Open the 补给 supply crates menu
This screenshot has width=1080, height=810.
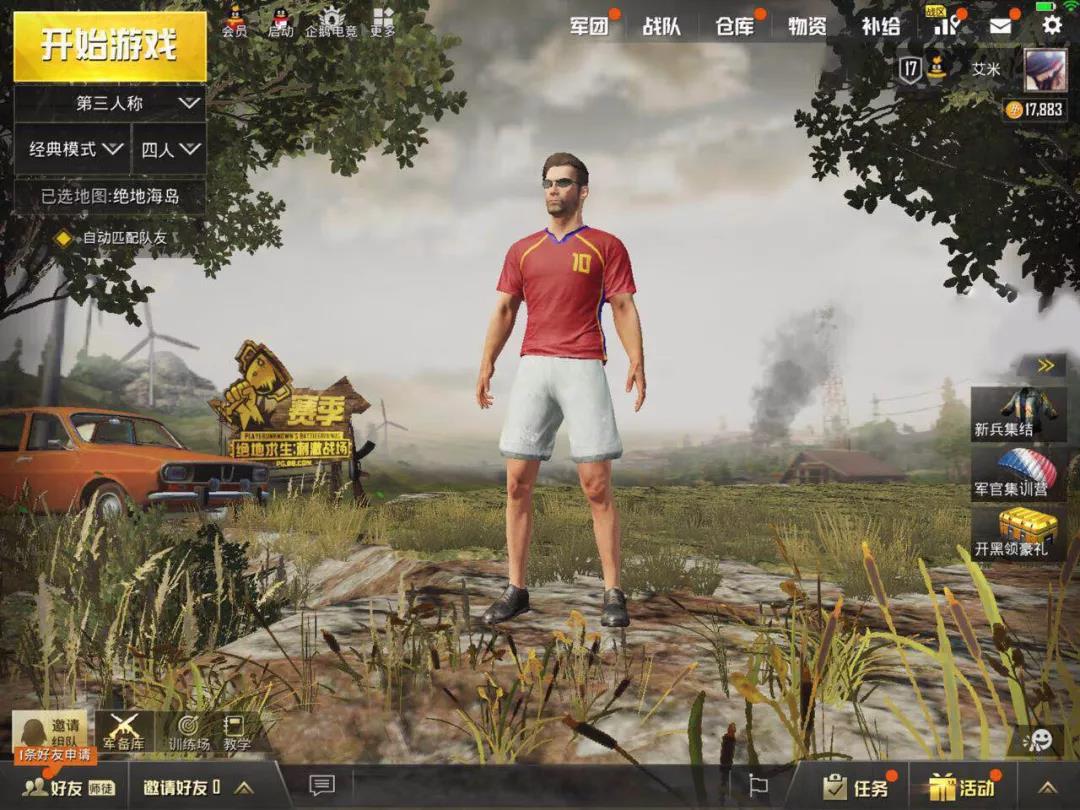[x=880, y=27]
